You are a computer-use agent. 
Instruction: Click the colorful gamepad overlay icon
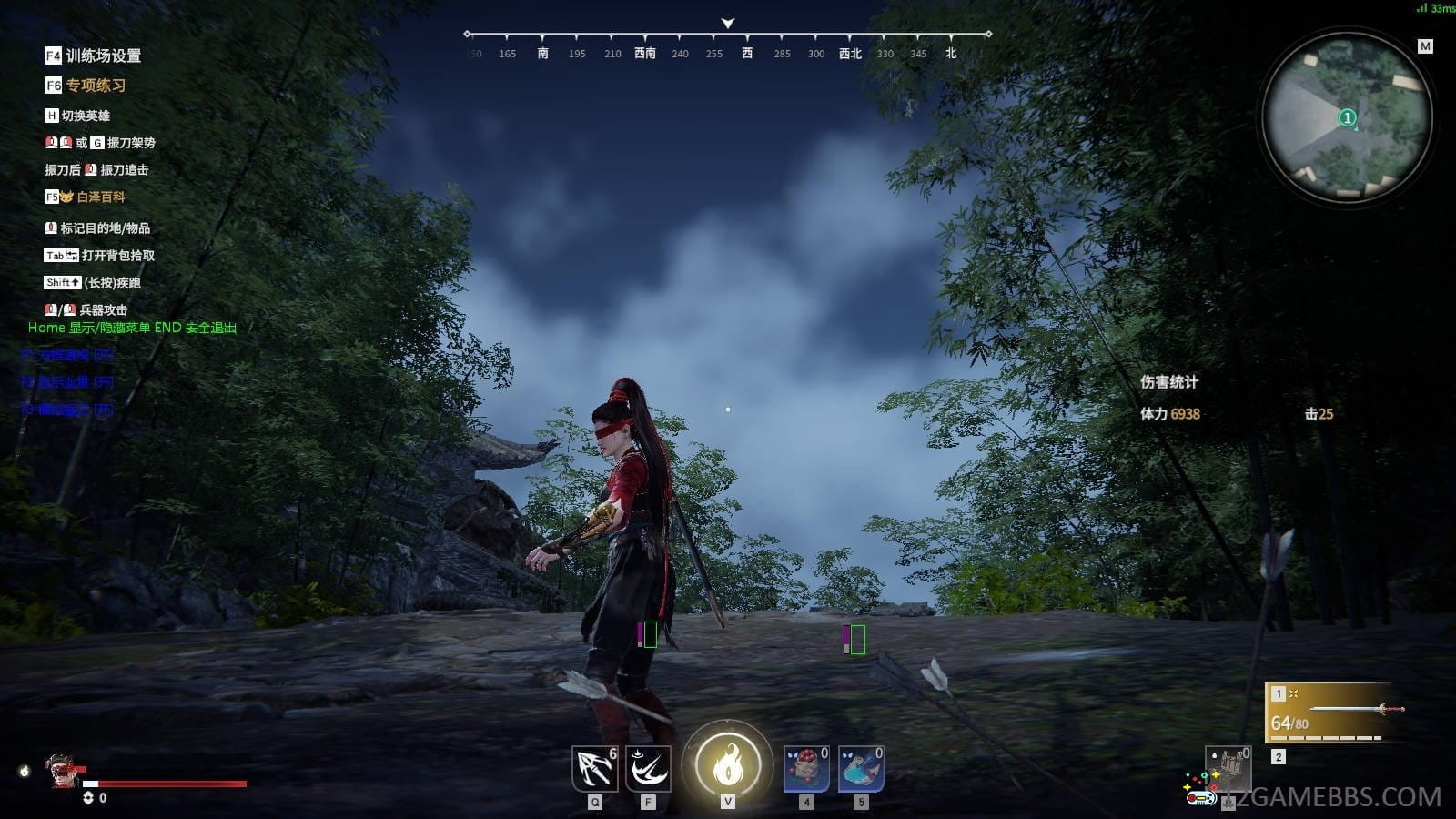(x=1201, y=790)
